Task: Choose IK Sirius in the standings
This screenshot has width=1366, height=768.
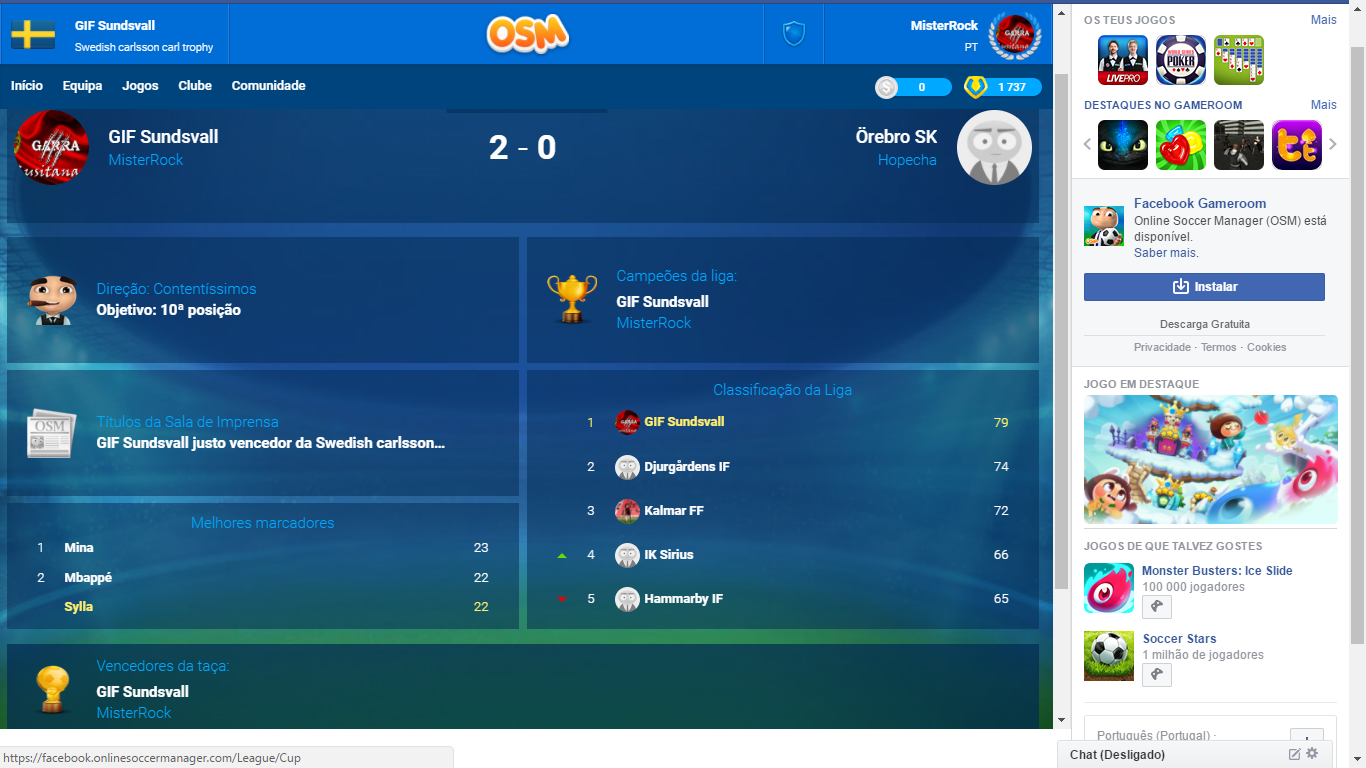Action: pos(668,555)
